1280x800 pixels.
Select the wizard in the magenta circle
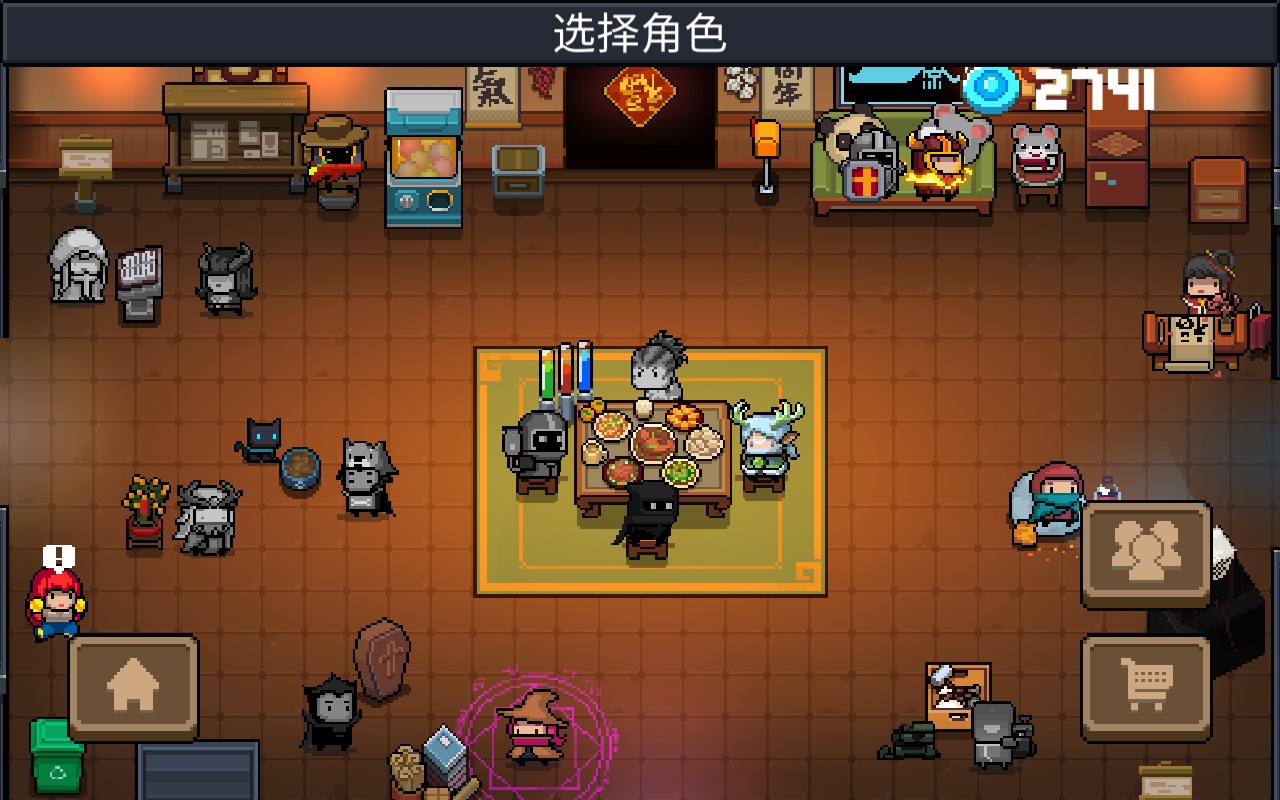coord(533,727)
